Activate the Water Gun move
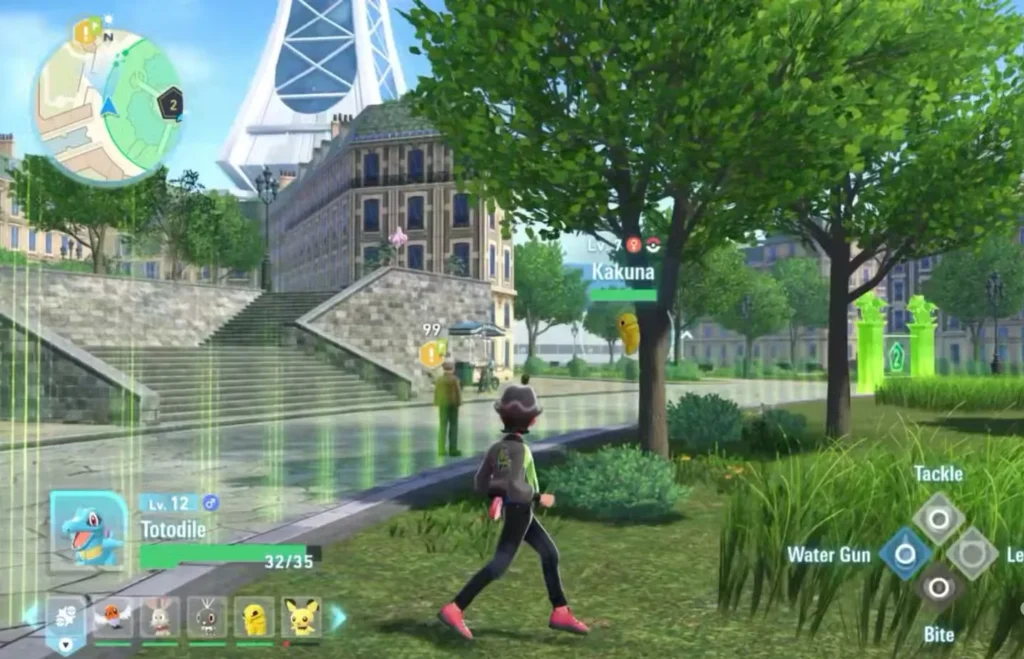 pos(905,554)
